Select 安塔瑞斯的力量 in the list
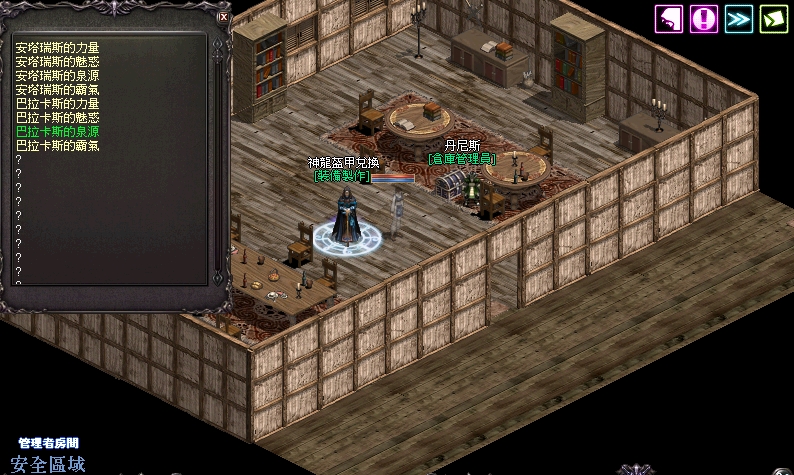The image size is (794, 475). point(57,47)
